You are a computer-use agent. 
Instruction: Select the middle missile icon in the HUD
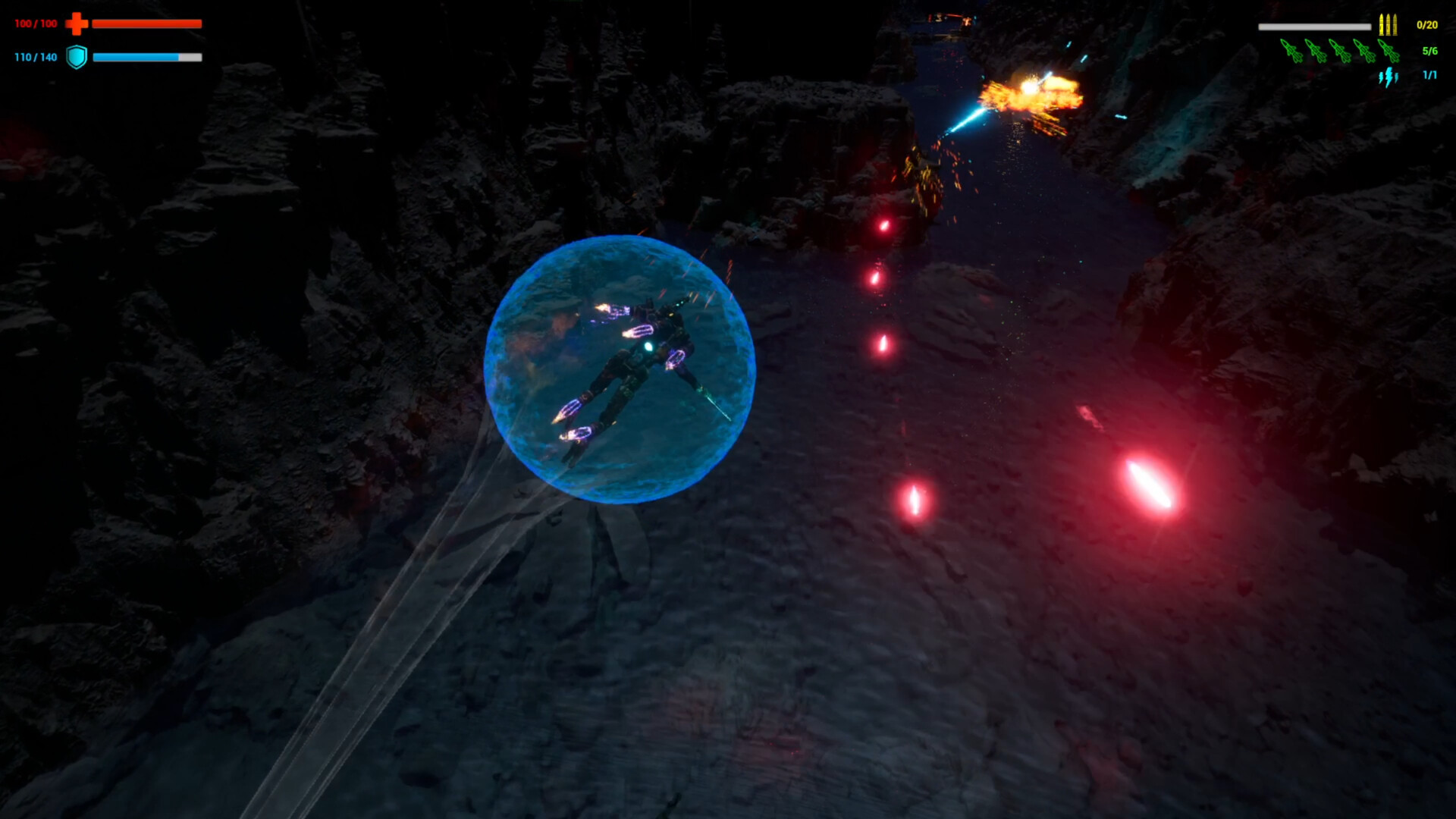click(x=1341, y=52)
